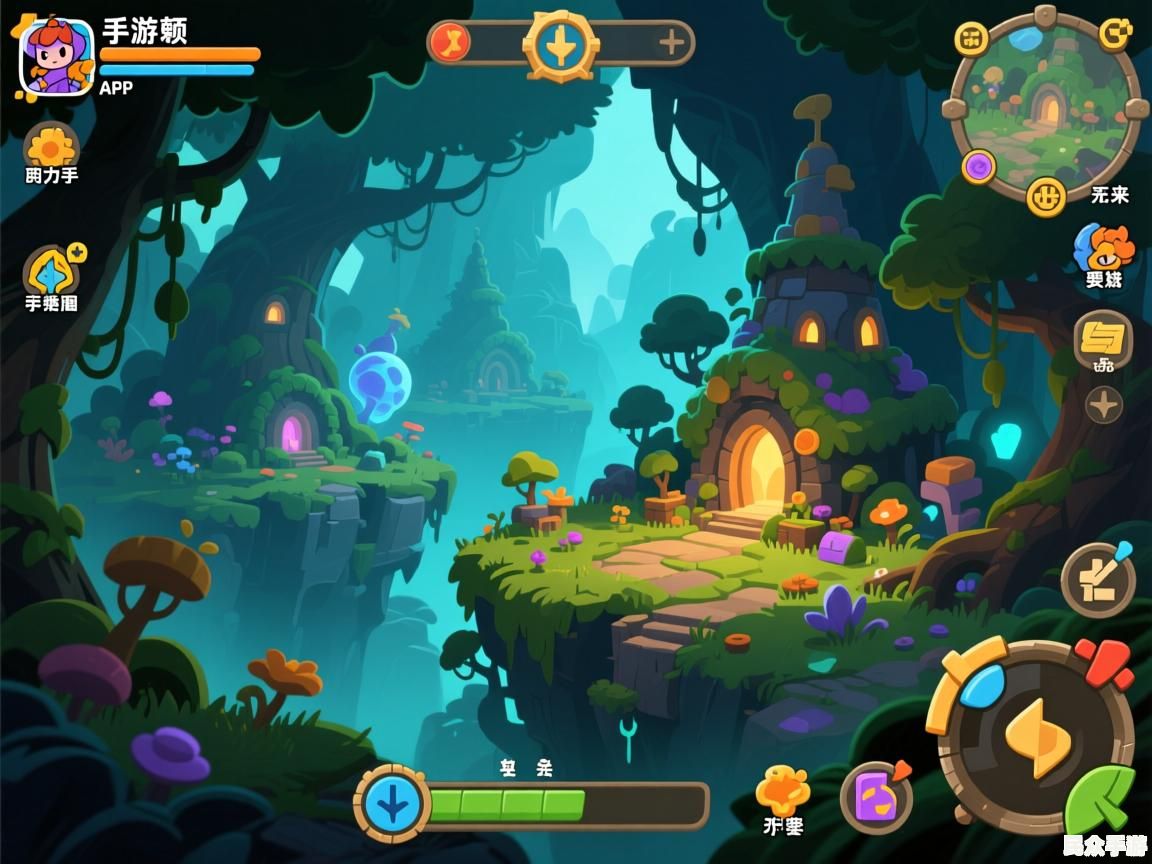This screenshot has height=864, width=1152.
Task: Tap the orange flower icon on the left
Action: [x=50, y=147]
